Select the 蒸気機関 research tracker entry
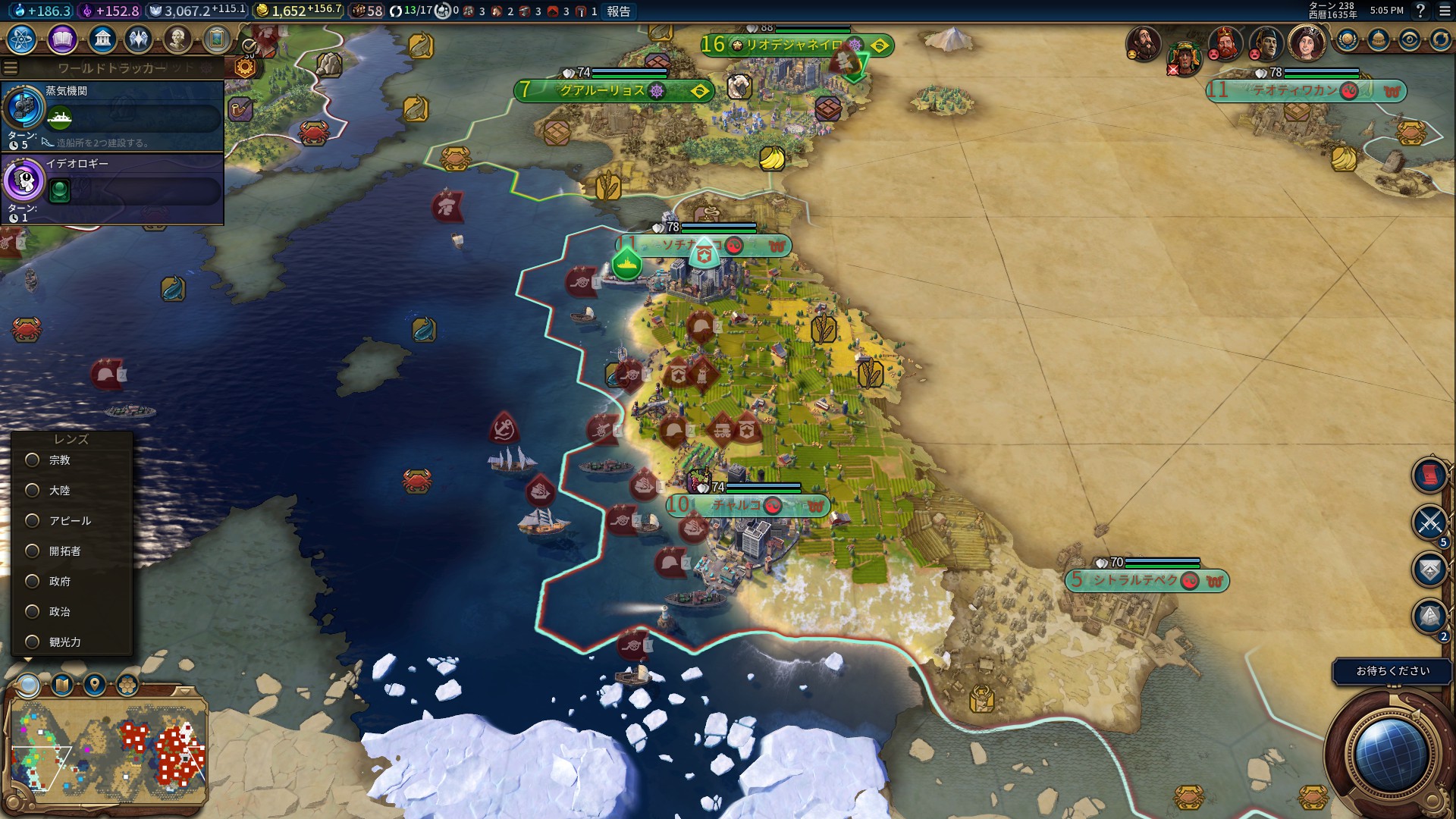The width and height of the screenshot is (1456, 819). [x=112, y=115]
